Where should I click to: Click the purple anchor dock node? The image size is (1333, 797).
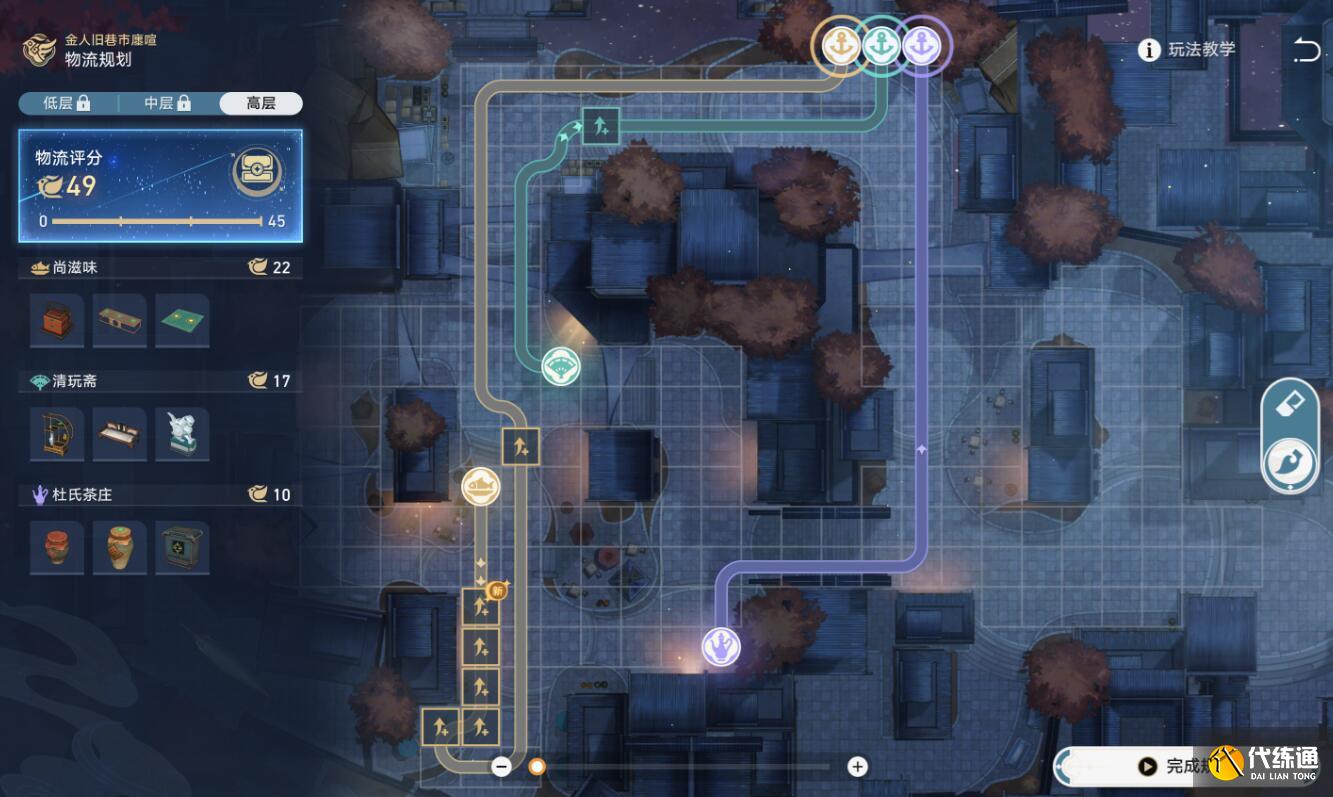click(x=921, y=45)
